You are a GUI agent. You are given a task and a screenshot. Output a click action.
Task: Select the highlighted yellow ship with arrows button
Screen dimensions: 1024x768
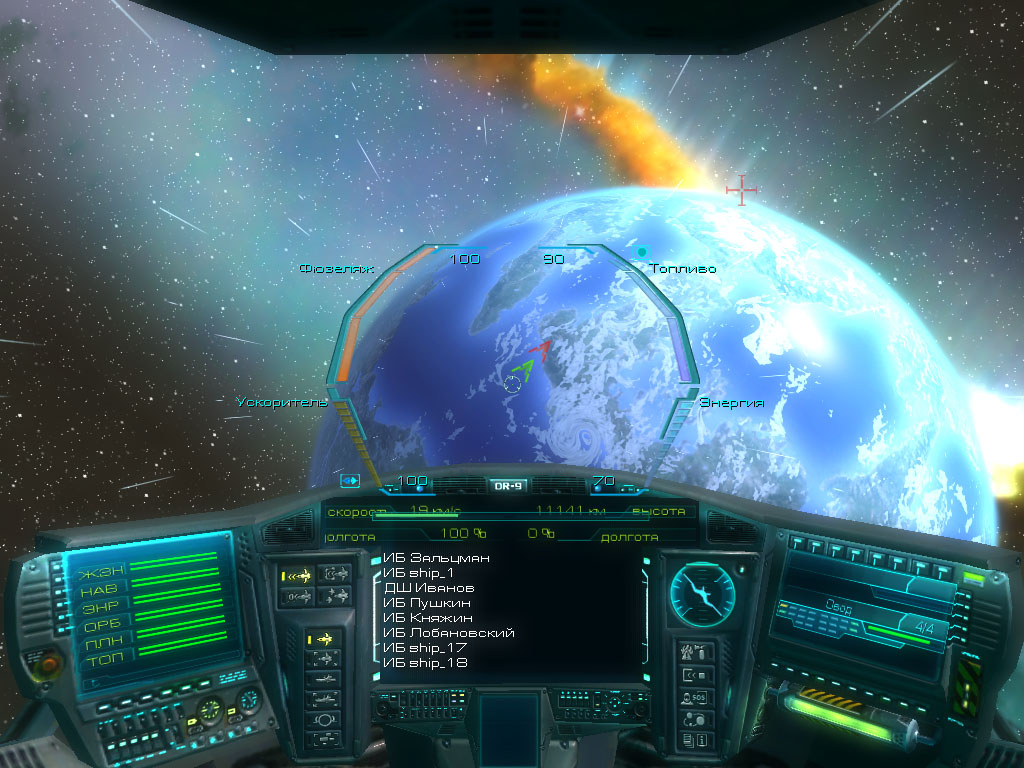(x=297, y=575)
